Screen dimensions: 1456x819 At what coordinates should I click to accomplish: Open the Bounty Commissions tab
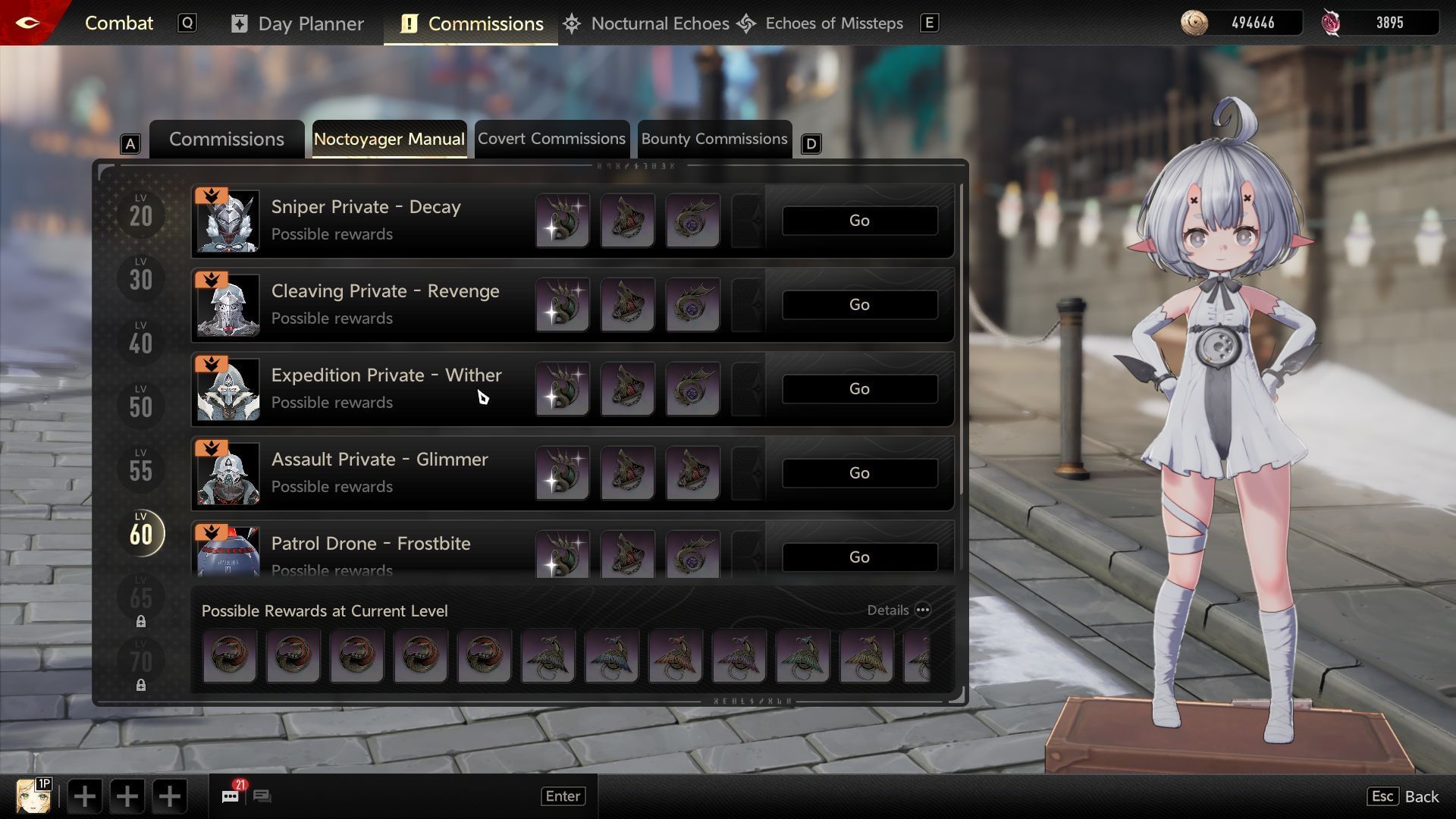pos(714,139)
